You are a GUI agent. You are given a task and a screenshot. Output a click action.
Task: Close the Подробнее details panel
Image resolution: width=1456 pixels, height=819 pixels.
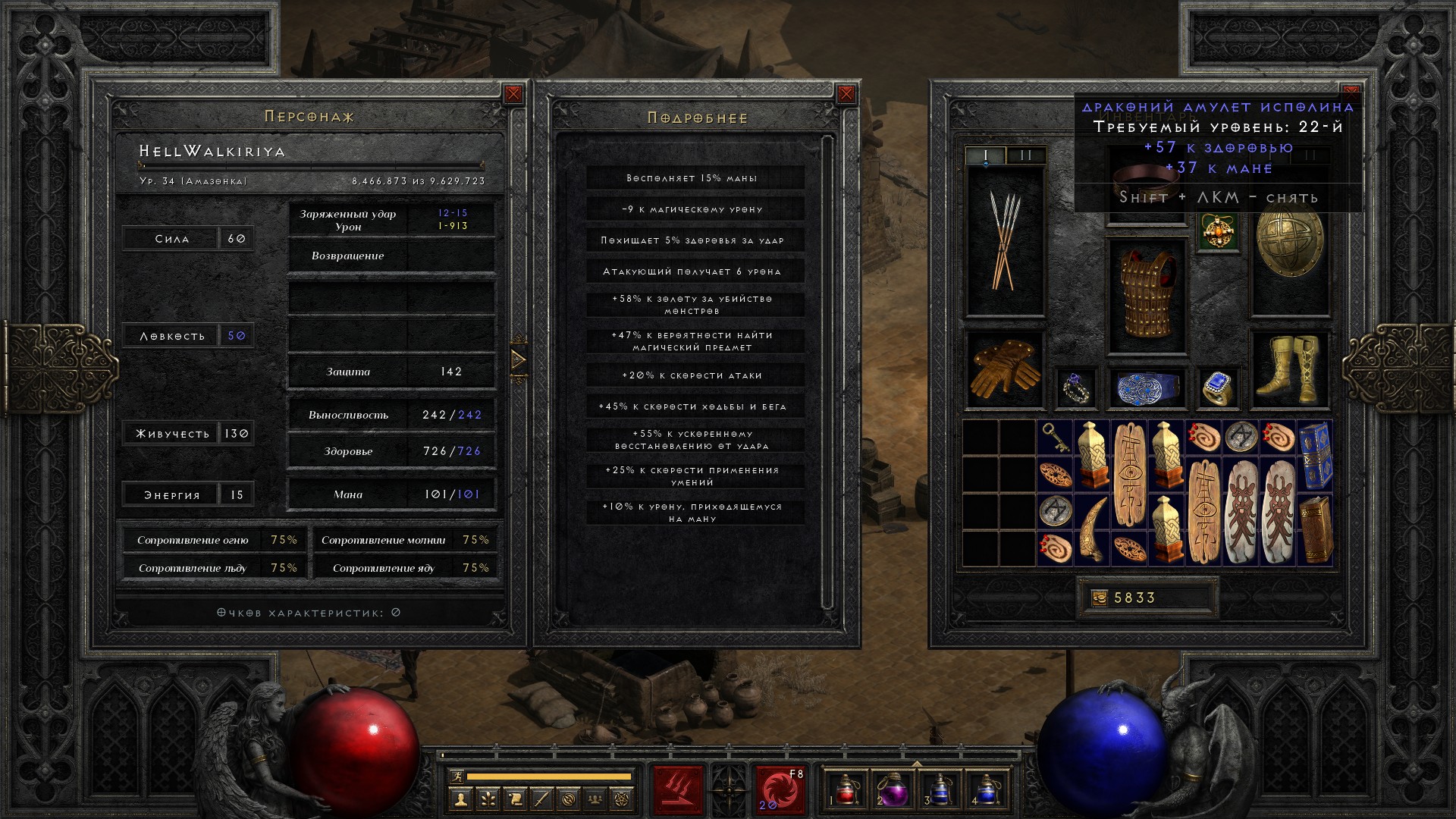[846, 94]
